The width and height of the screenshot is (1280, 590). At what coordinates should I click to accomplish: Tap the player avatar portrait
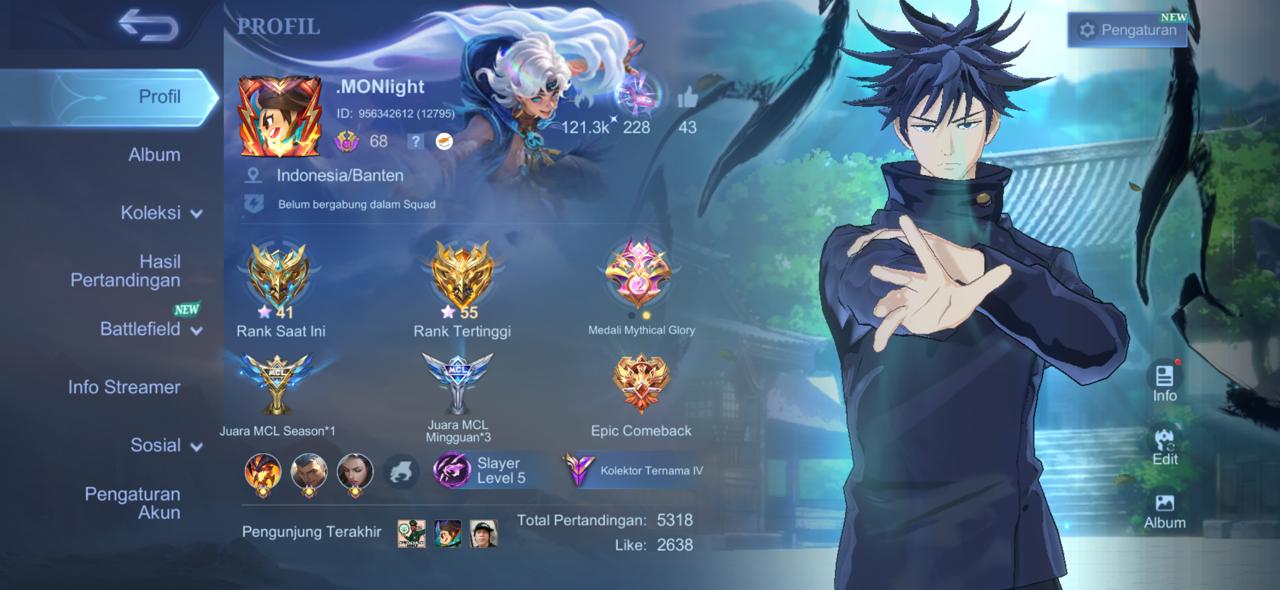pos(279,116)
